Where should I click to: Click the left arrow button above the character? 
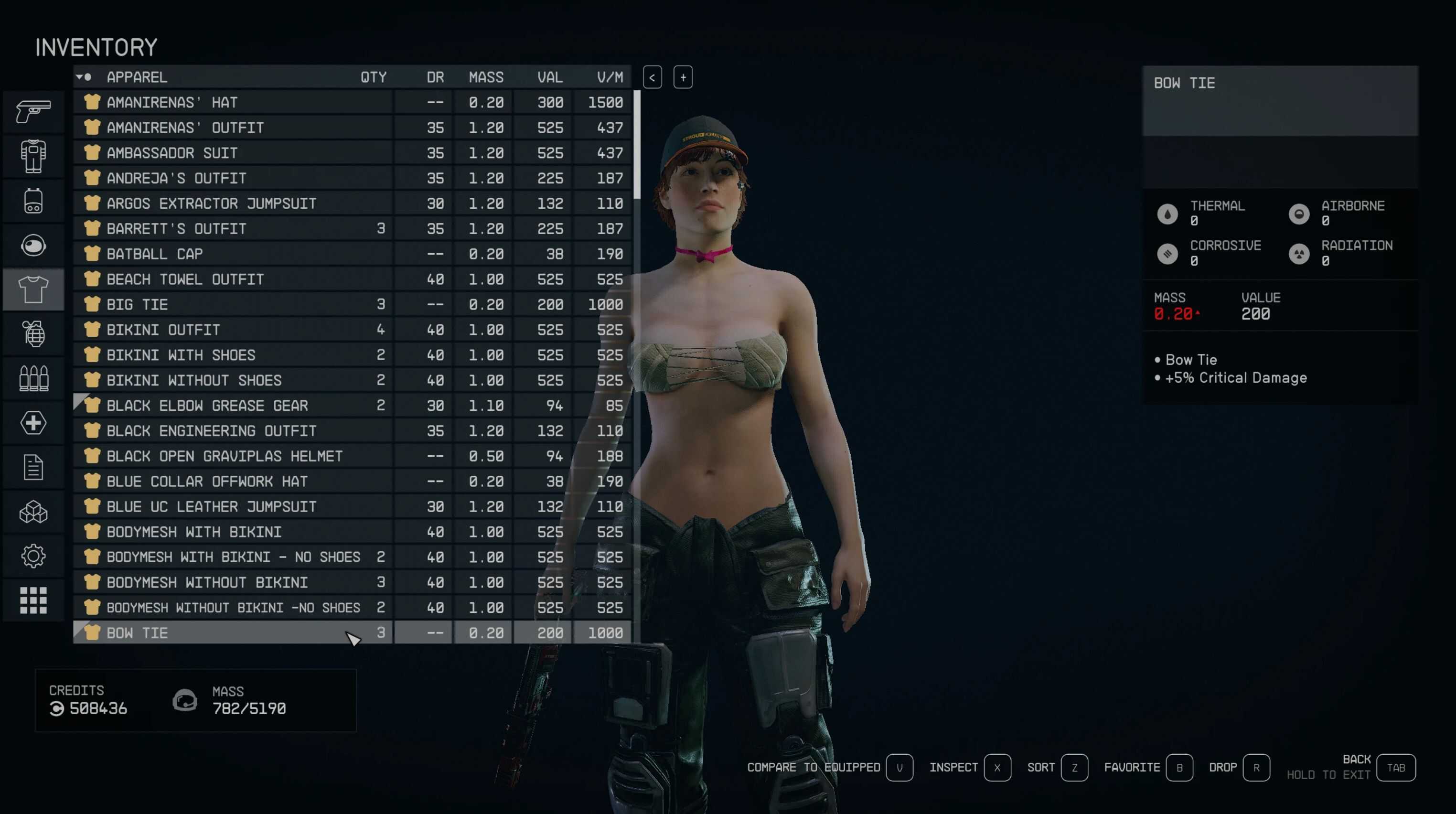[652, 77]
